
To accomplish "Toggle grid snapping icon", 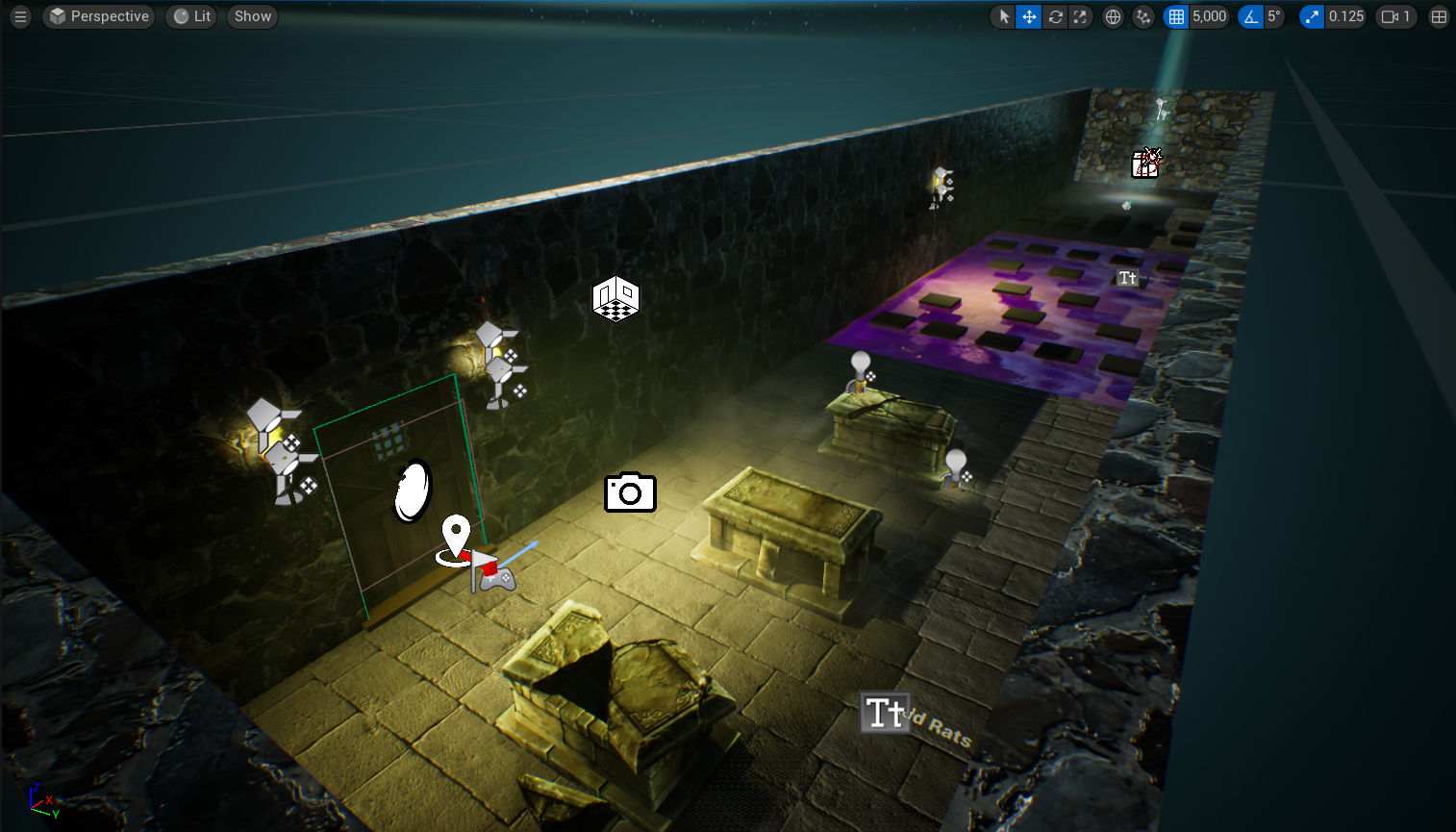I will [x=1176, y=16].
